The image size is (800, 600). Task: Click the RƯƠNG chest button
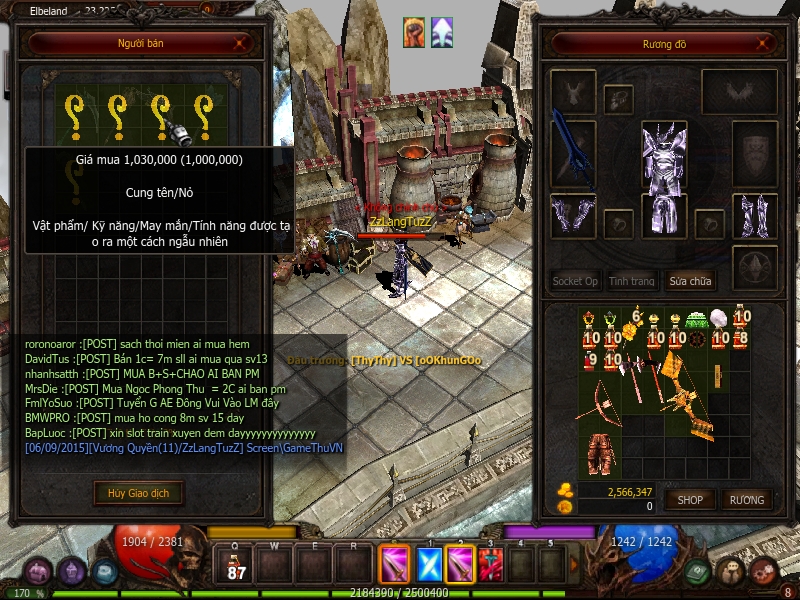click(x=746, y=499)
